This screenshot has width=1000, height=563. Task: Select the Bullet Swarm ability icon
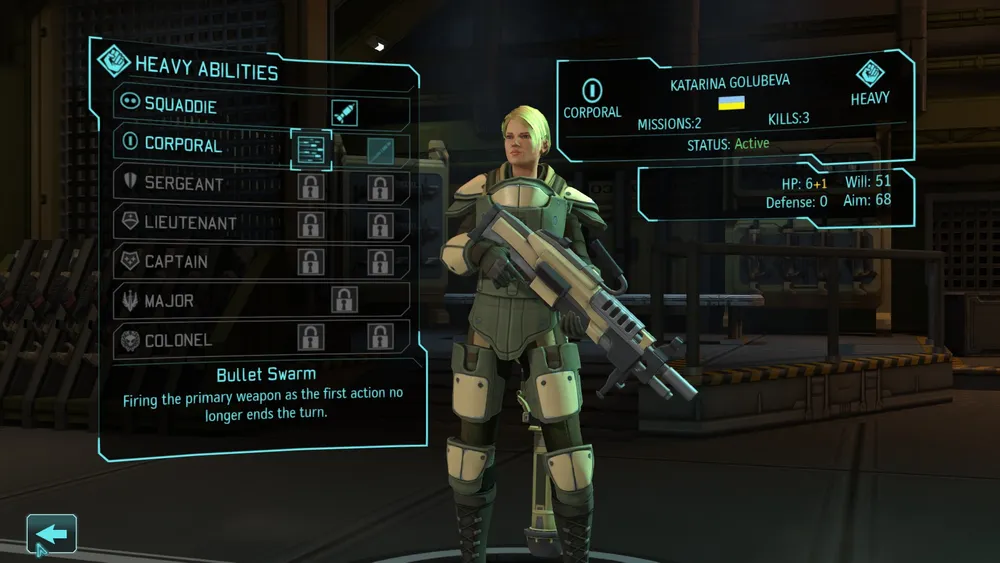point(311,150)
